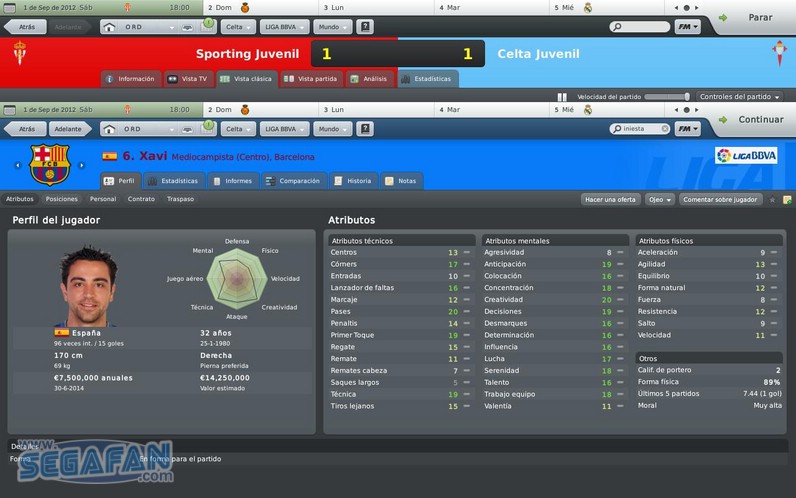
Task: Open the Ojeo scouting dropdown
Action: point(659,199)
